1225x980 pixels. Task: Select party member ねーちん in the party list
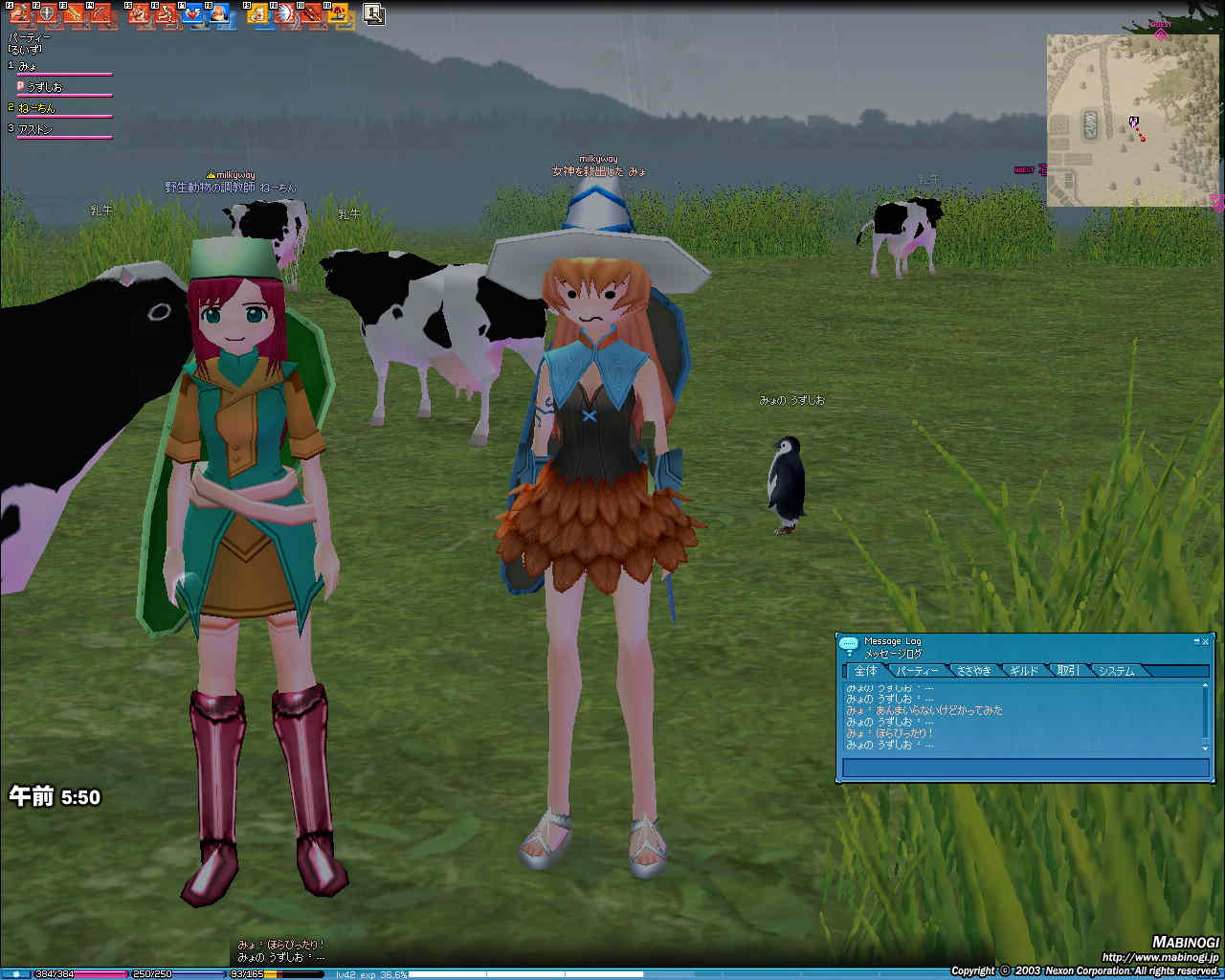(38, 108)
